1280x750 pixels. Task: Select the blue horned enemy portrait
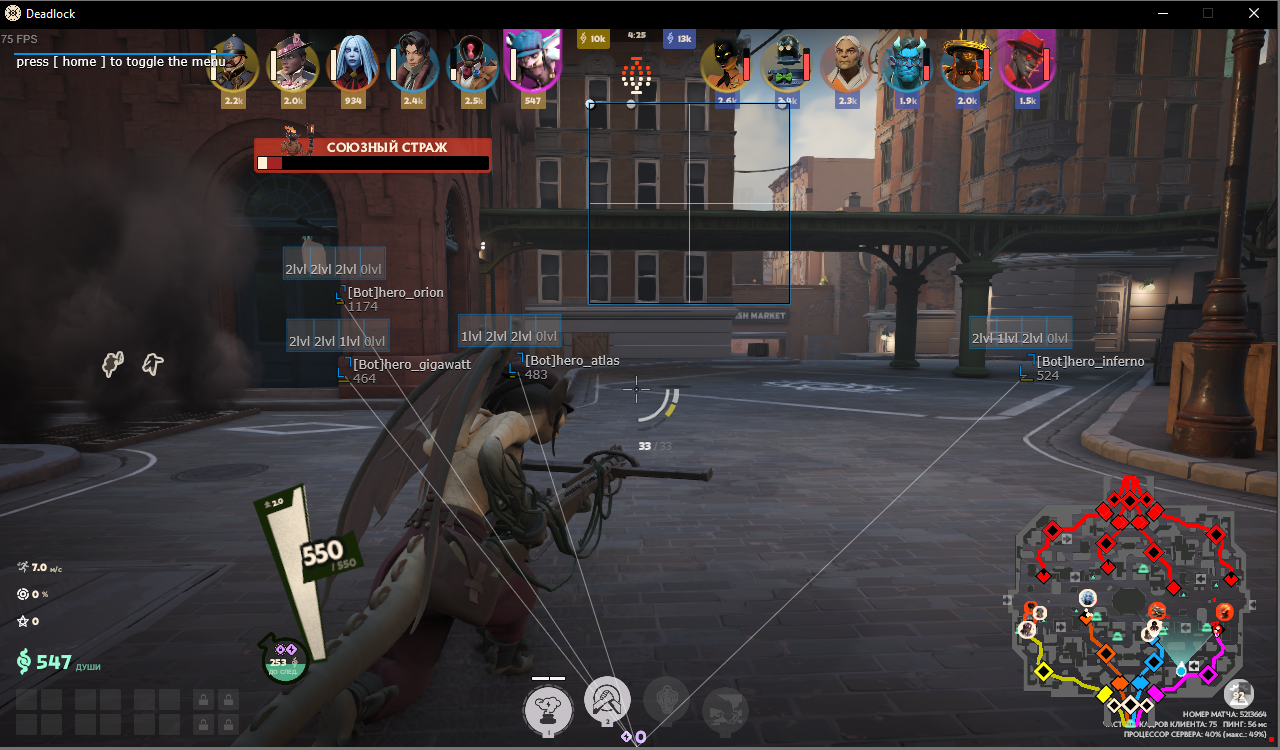pos(907,65)
